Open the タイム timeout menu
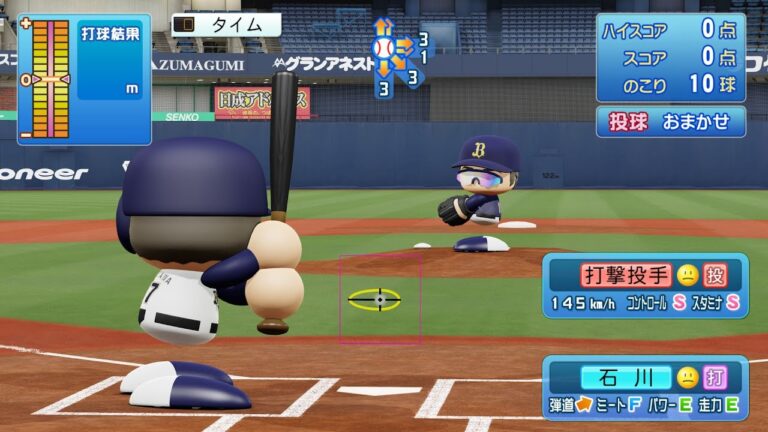Image resolution: width=768 pixels, height=432 pixels. (225, 25)
